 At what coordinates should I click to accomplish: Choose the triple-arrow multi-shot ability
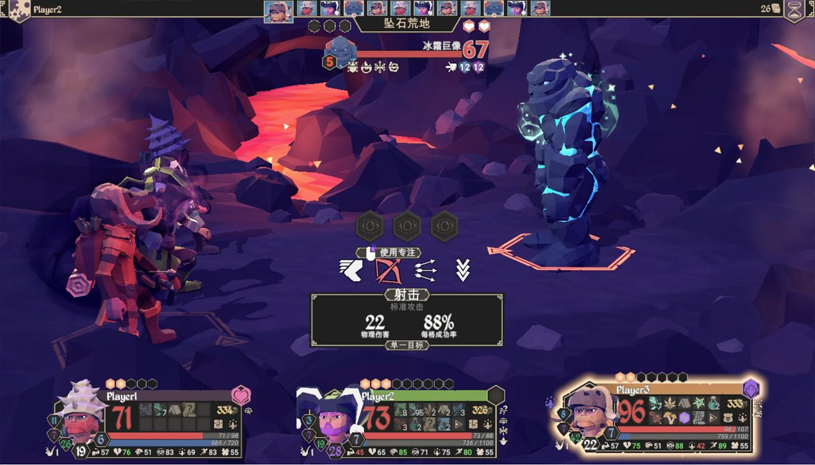coord(425,269)
